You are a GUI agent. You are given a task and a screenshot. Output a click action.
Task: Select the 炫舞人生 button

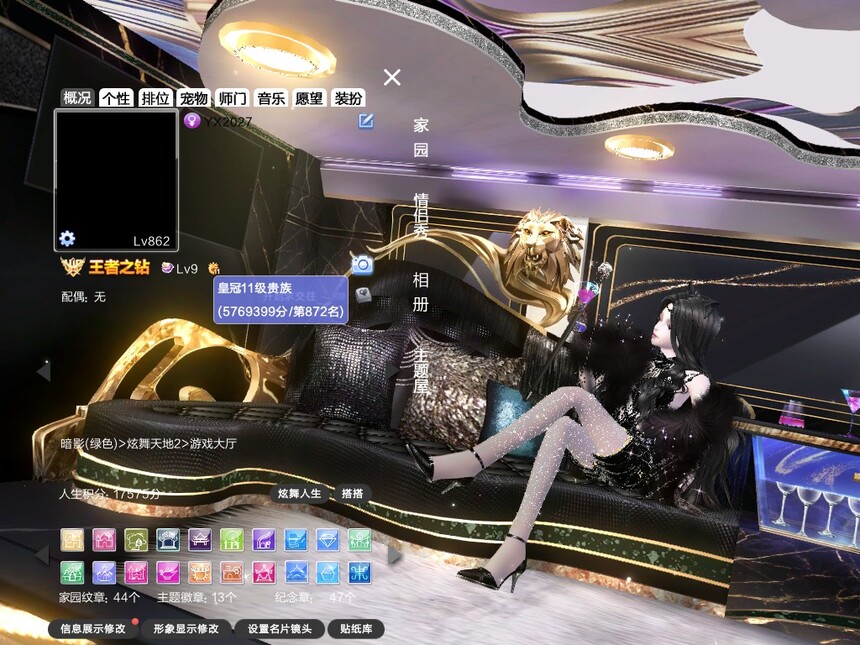tap(300, 494)
